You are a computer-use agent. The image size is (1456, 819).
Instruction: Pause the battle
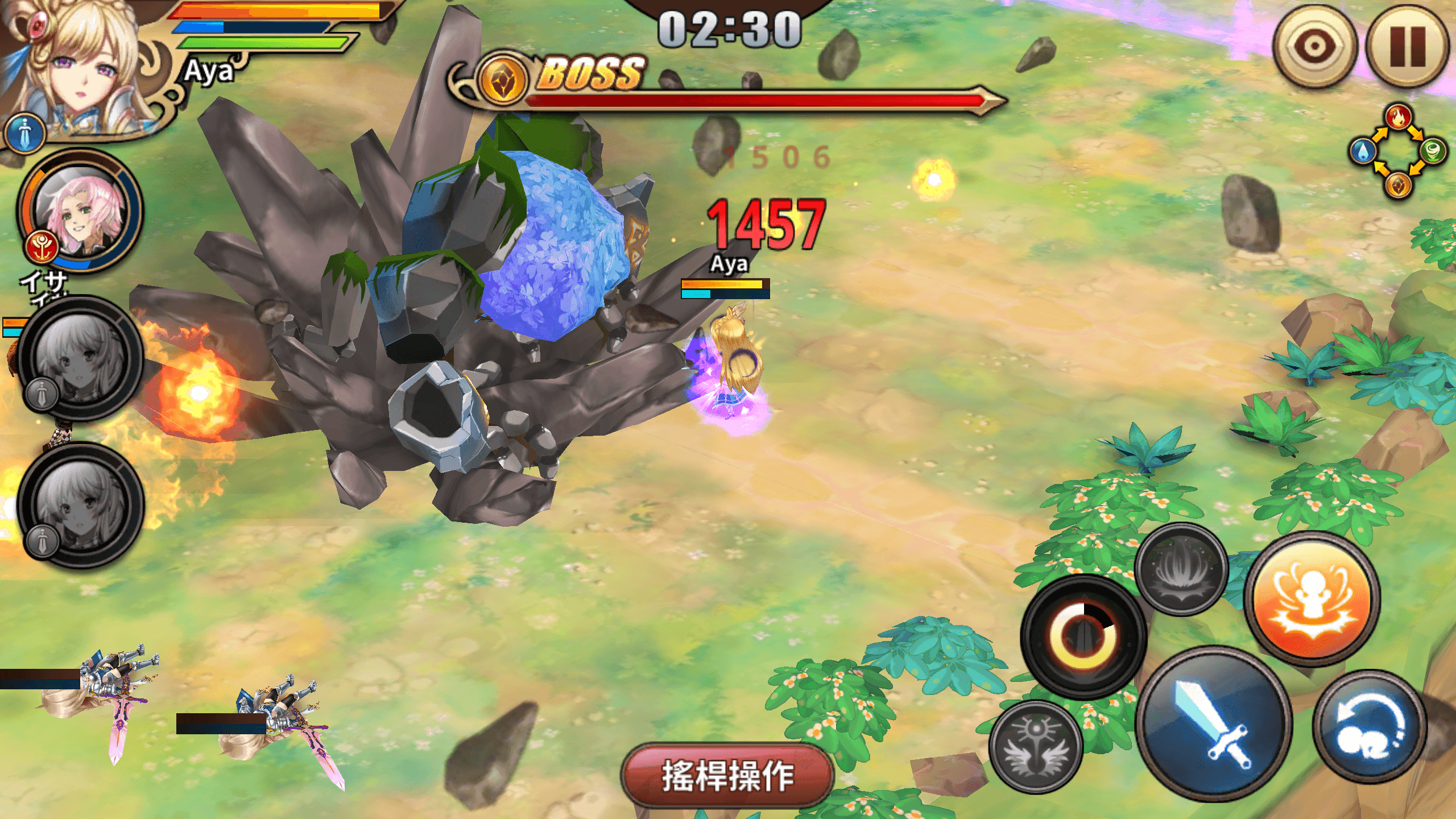(x=1407, y=47)
